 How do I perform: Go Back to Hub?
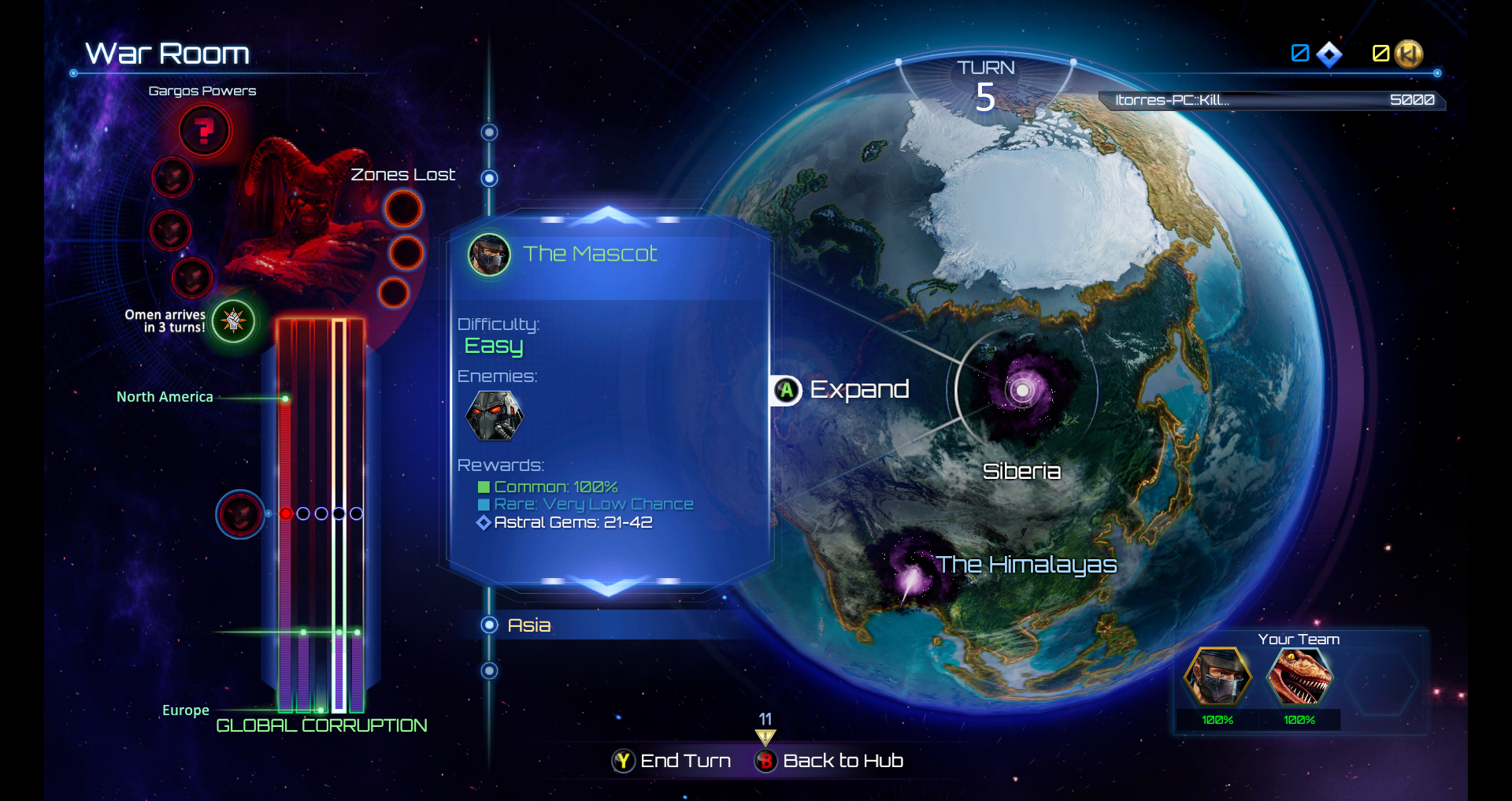click(x=829, y=761)
